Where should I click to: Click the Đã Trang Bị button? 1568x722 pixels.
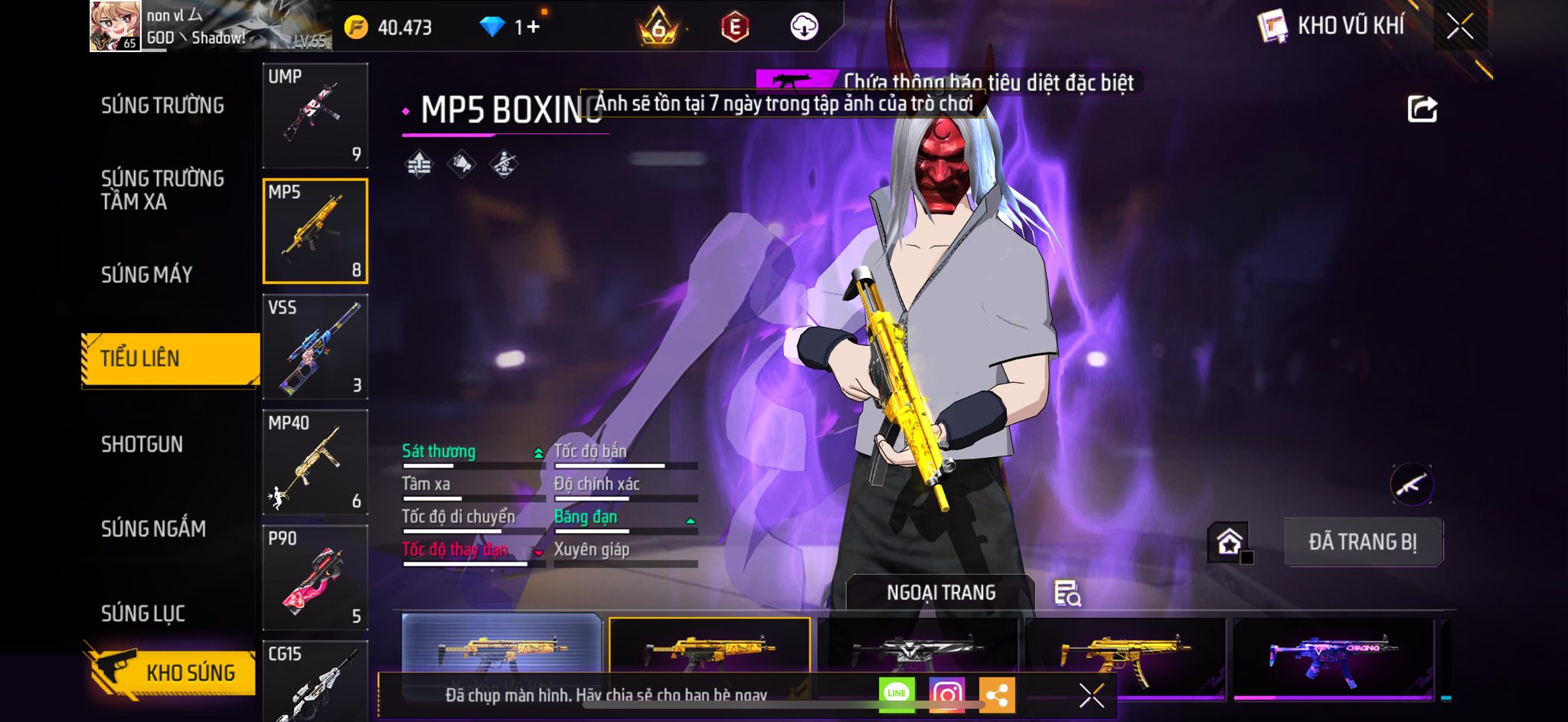[x=1363, y=542]
